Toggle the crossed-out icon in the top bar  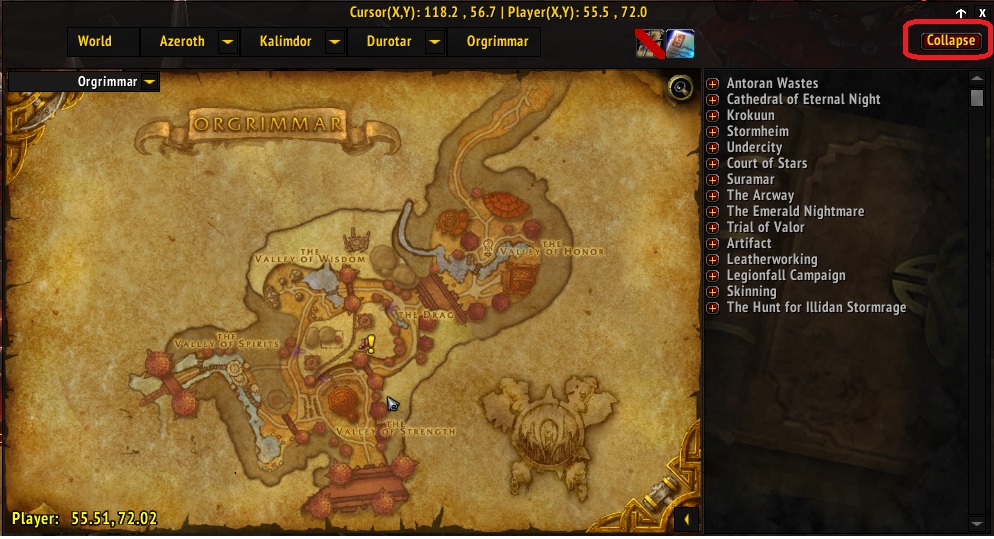tap(649, 43)
